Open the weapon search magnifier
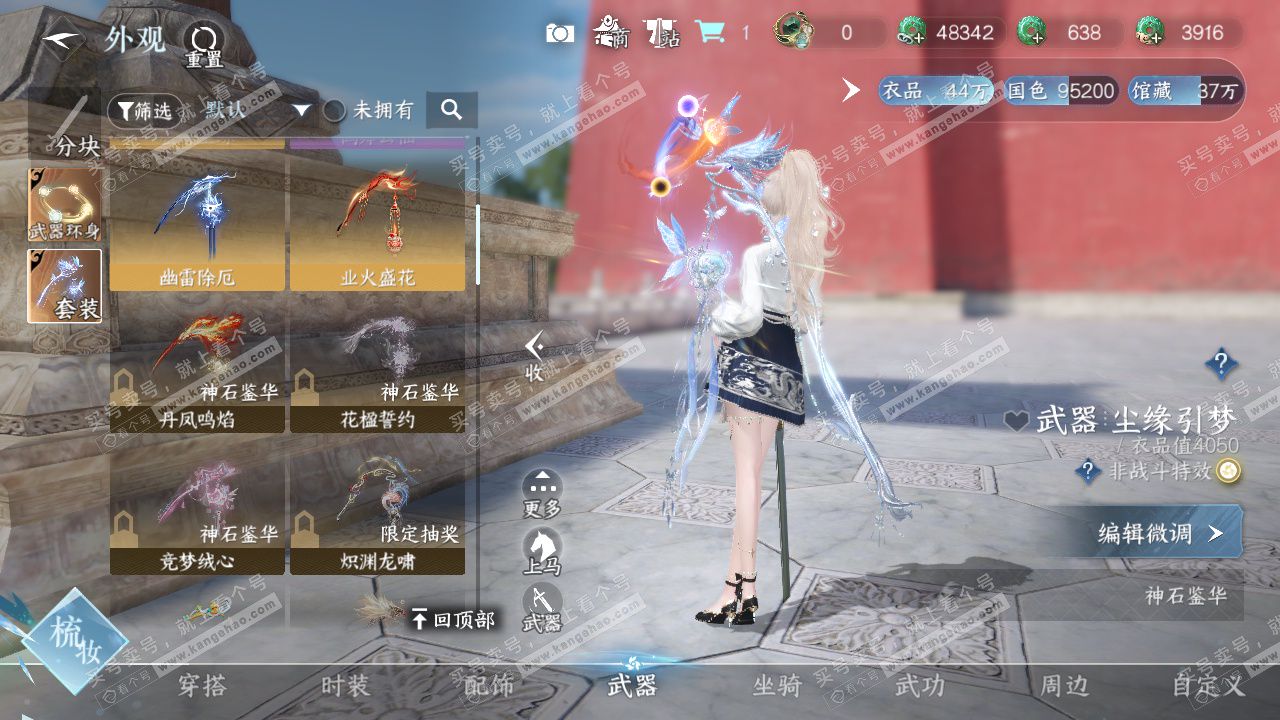 451,110
